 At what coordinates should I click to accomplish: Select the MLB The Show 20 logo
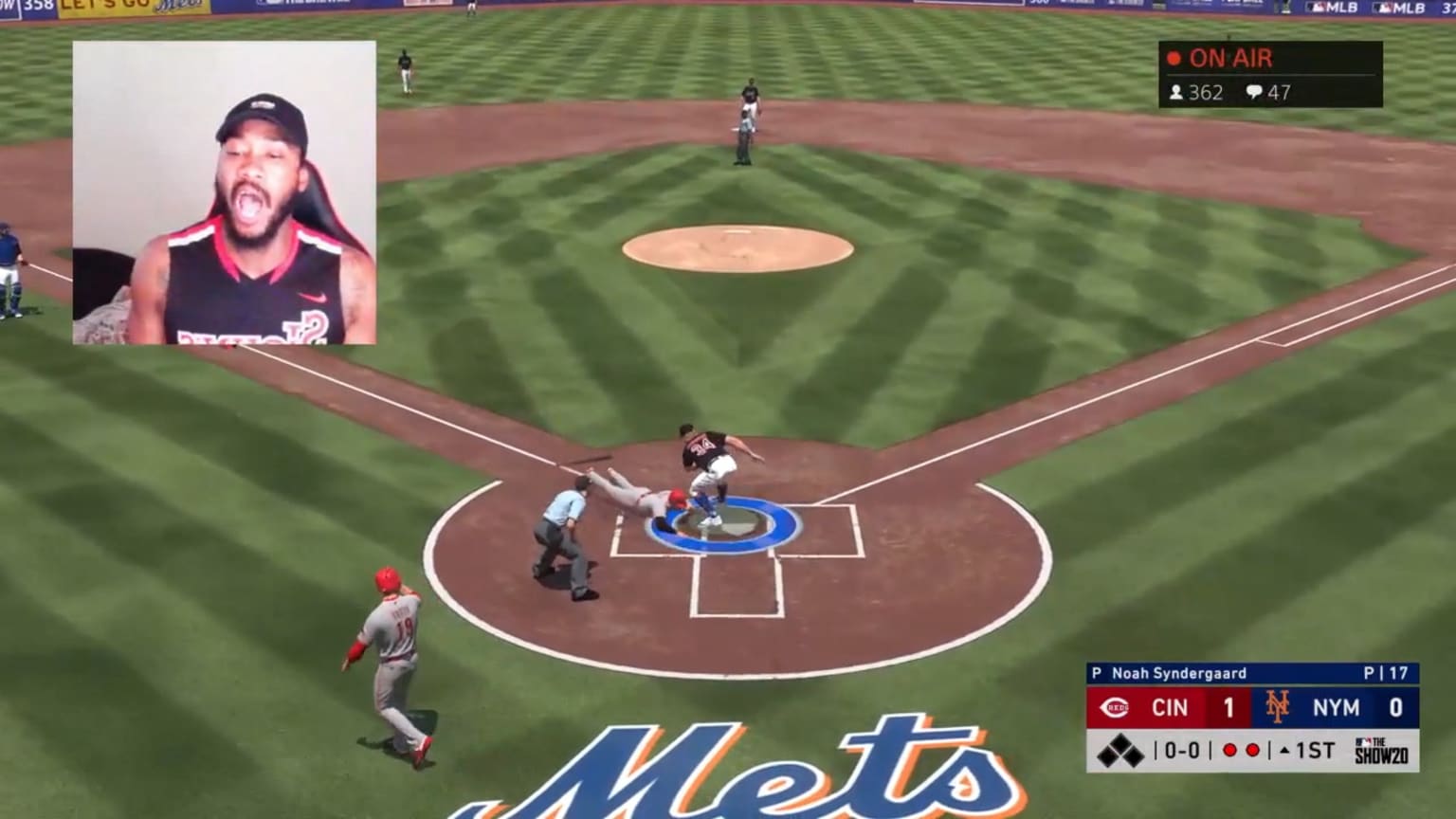pos(1381,748)
